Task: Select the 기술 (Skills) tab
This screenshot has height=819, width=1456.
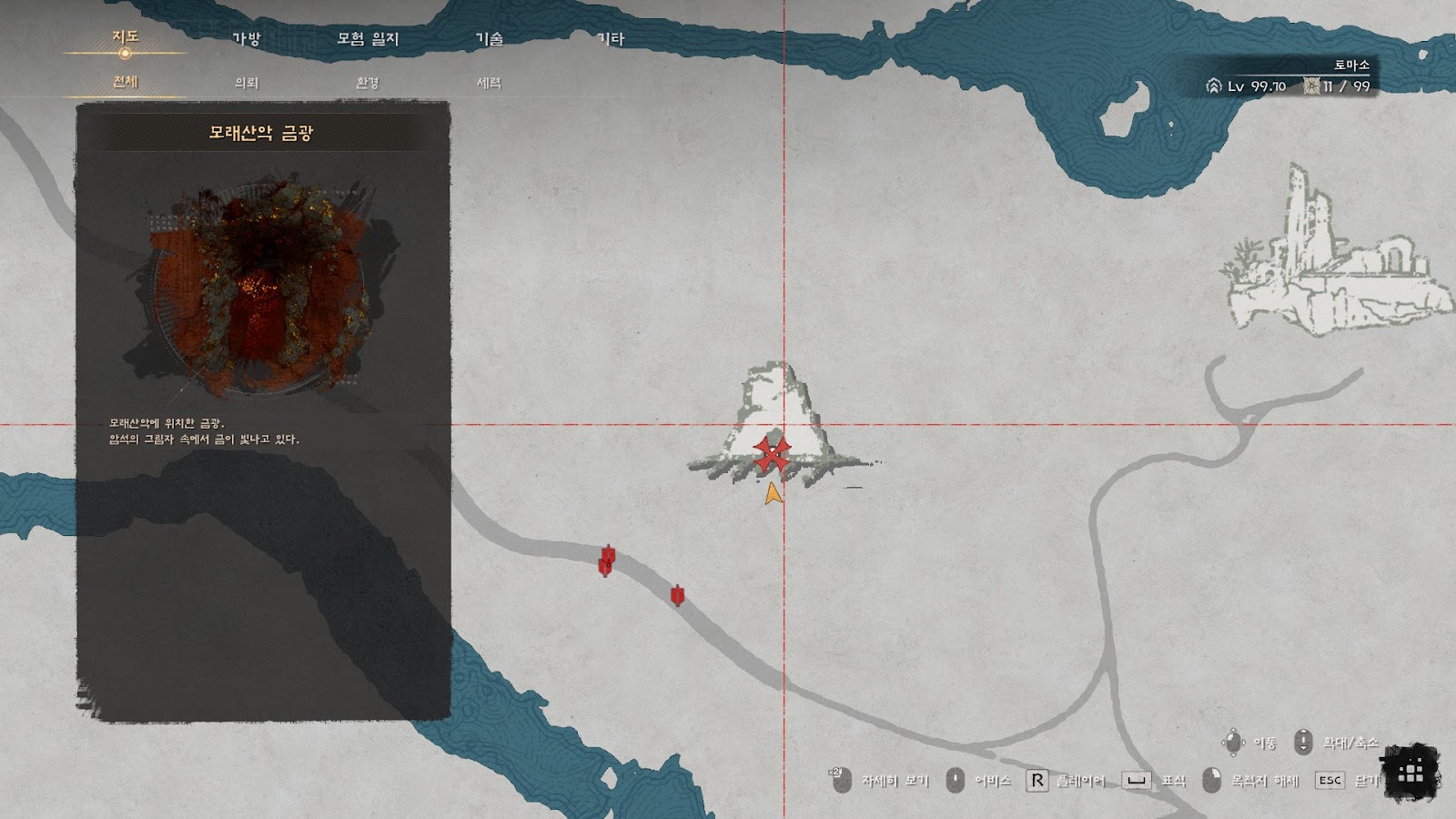Action: (x=490, y=39)
